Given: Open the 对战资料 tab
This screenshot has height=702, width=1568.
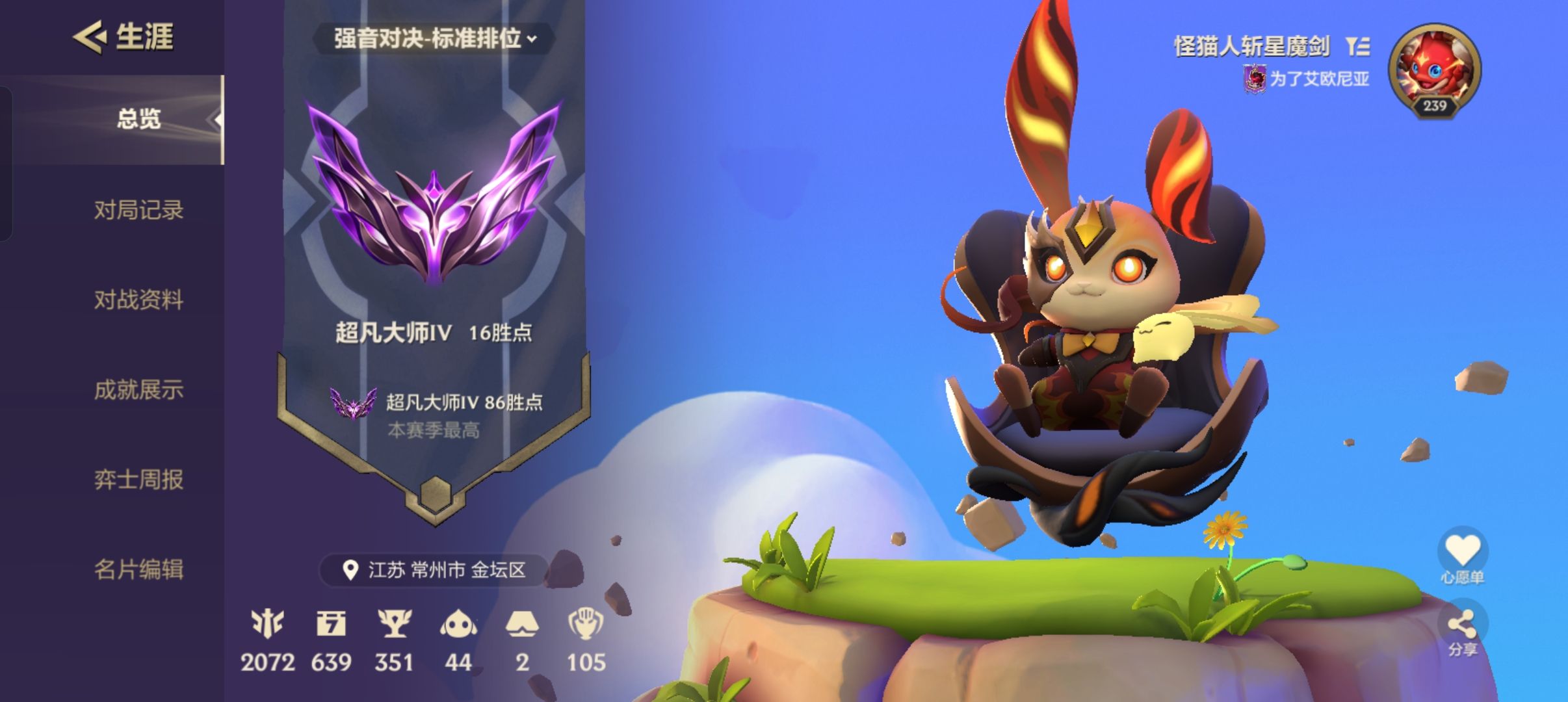Looking at the screenshot, I should pos(140,301).
